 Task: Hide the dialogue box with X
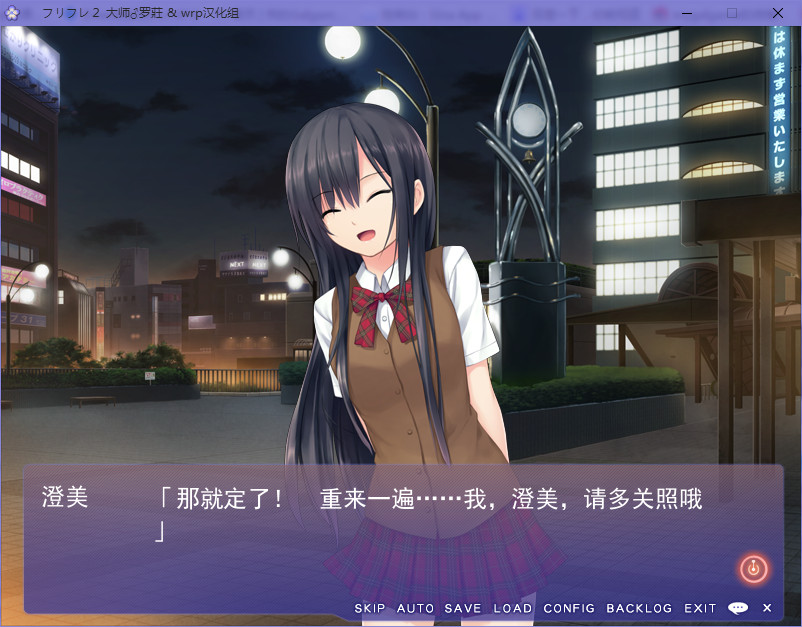pos(767,608)
